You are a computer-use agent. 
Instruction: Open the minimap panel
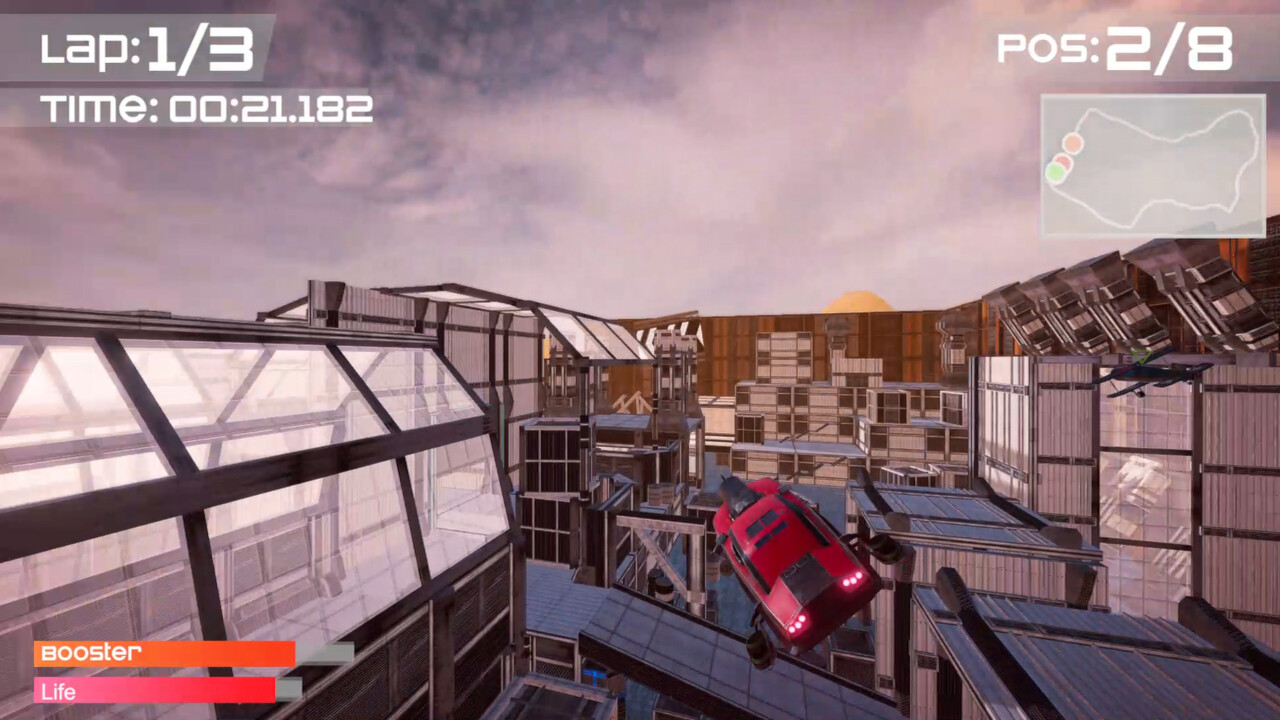coord(1153,165)
